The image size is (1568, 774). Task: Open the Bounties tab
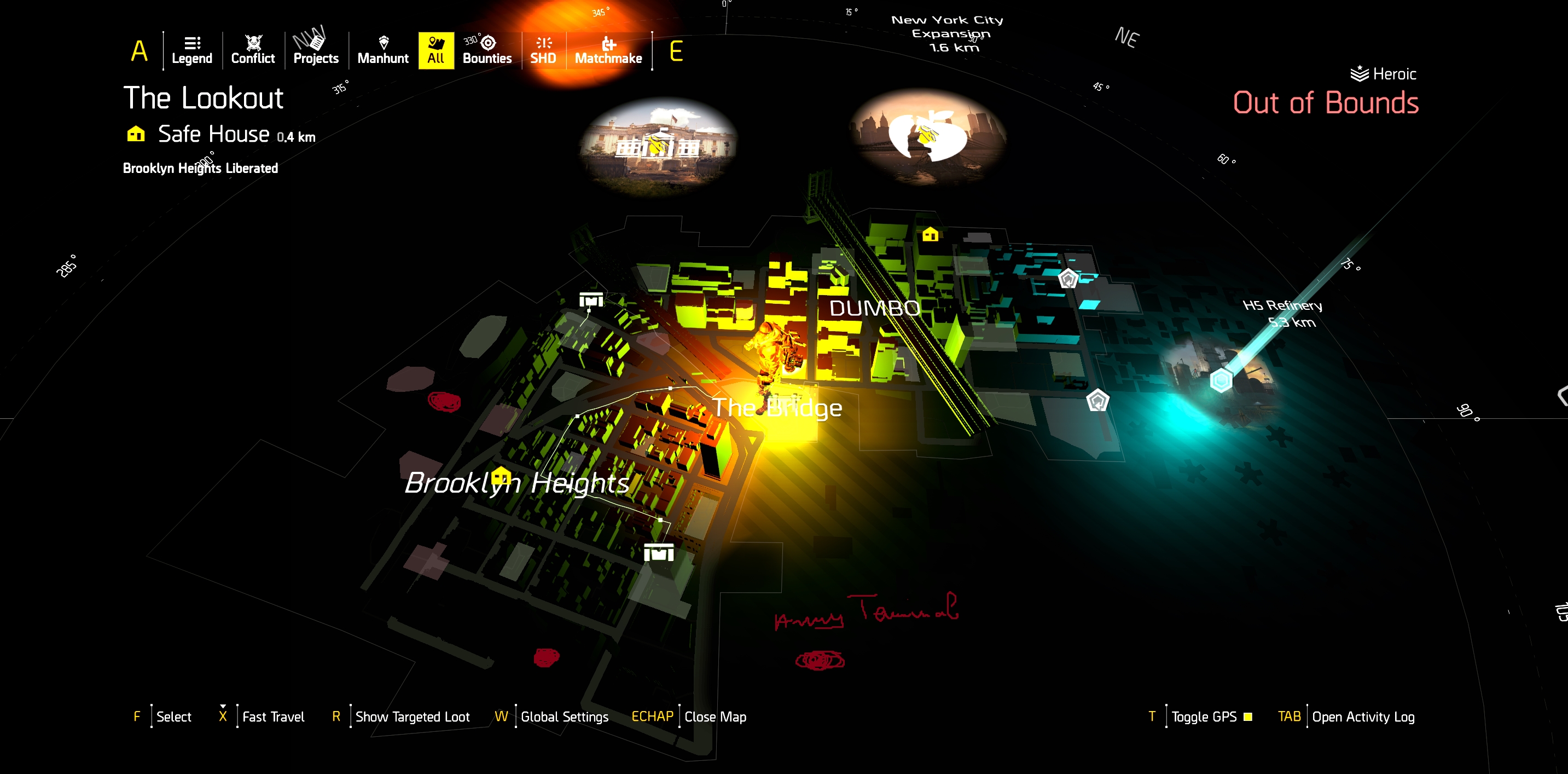(x=487, y=50)
